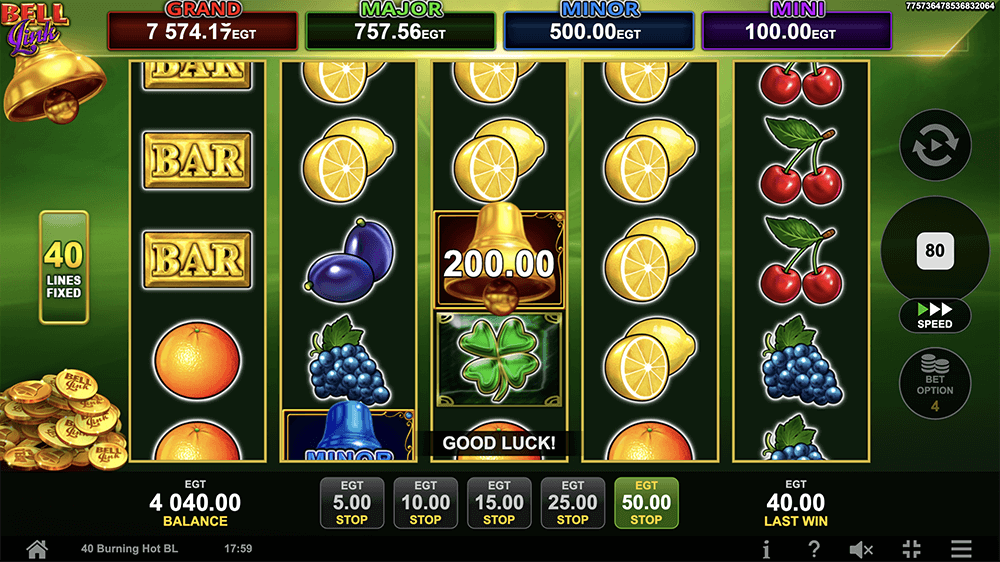Show help with the question mark
Screen dimensions: 1000x562
[x=814, y=549]
